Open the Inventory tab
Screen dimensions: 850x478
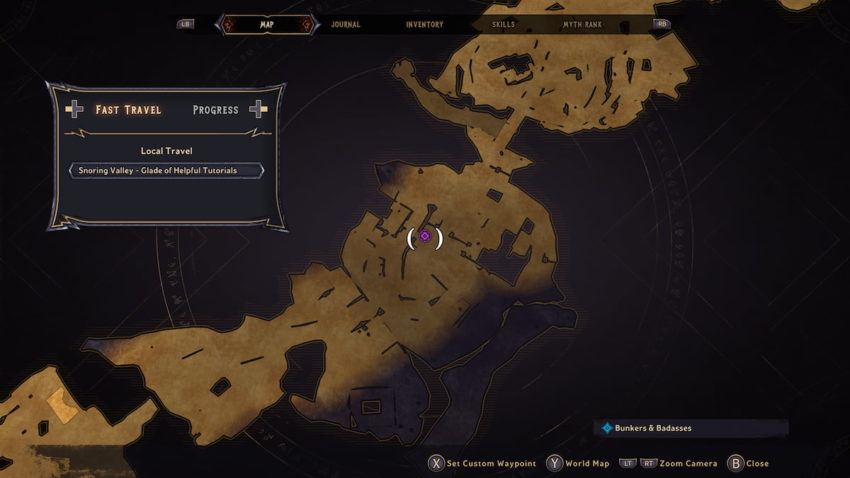point(424,24)
